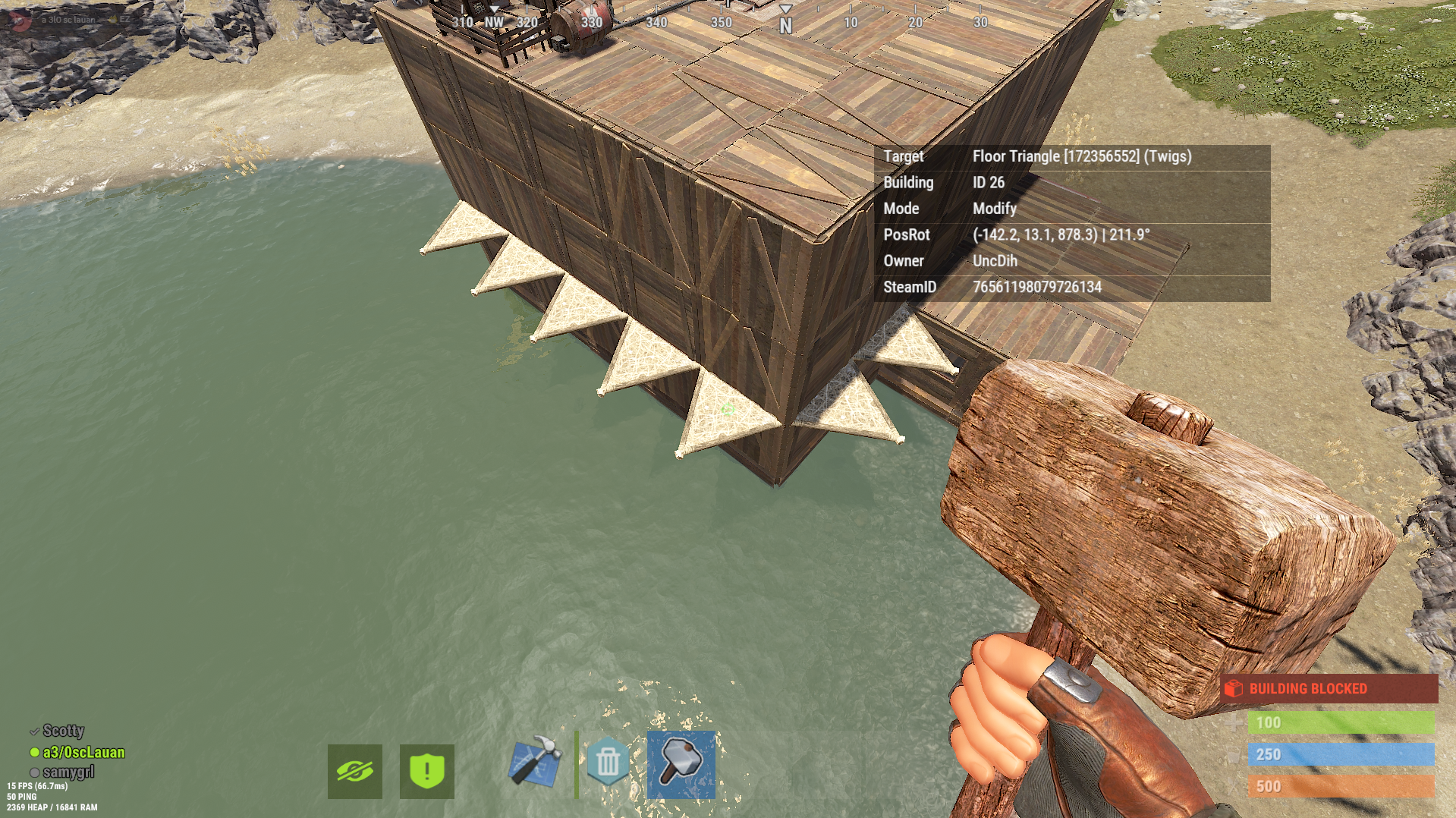The height and width of the screenshot is (818, 1456).
Task: Select teammate samygrl in team list
Action: [69, 772]
